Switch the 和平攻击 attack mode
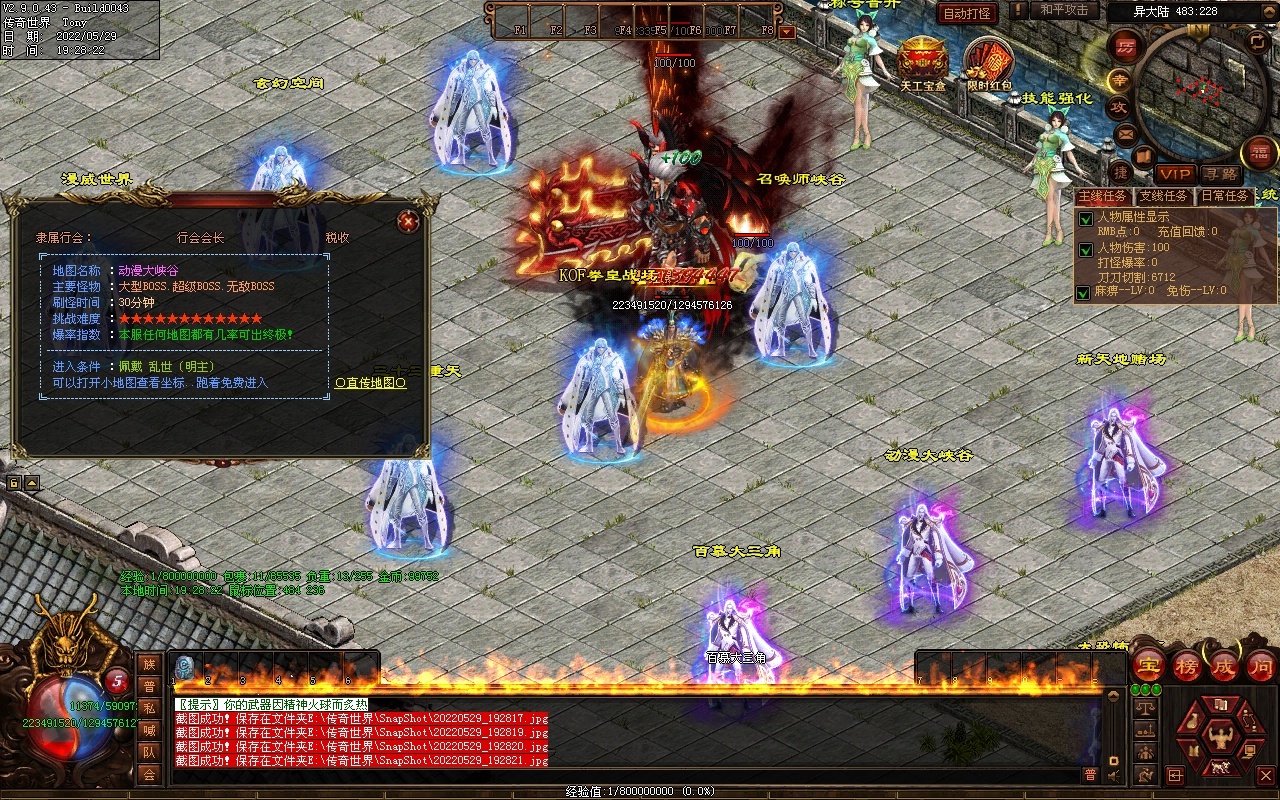The height and width of the screenshot is (800, 1280). coord(1063,10)
